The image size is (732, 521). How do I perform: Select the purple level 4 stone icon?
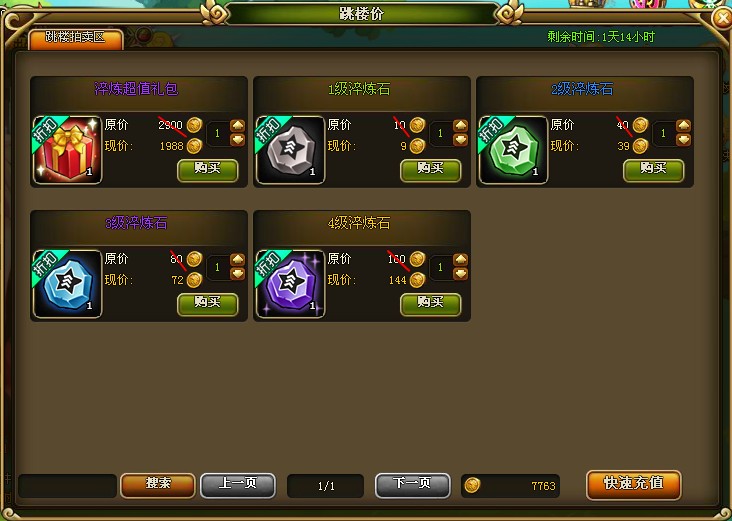pyautogui.click(x=290, y=284)
